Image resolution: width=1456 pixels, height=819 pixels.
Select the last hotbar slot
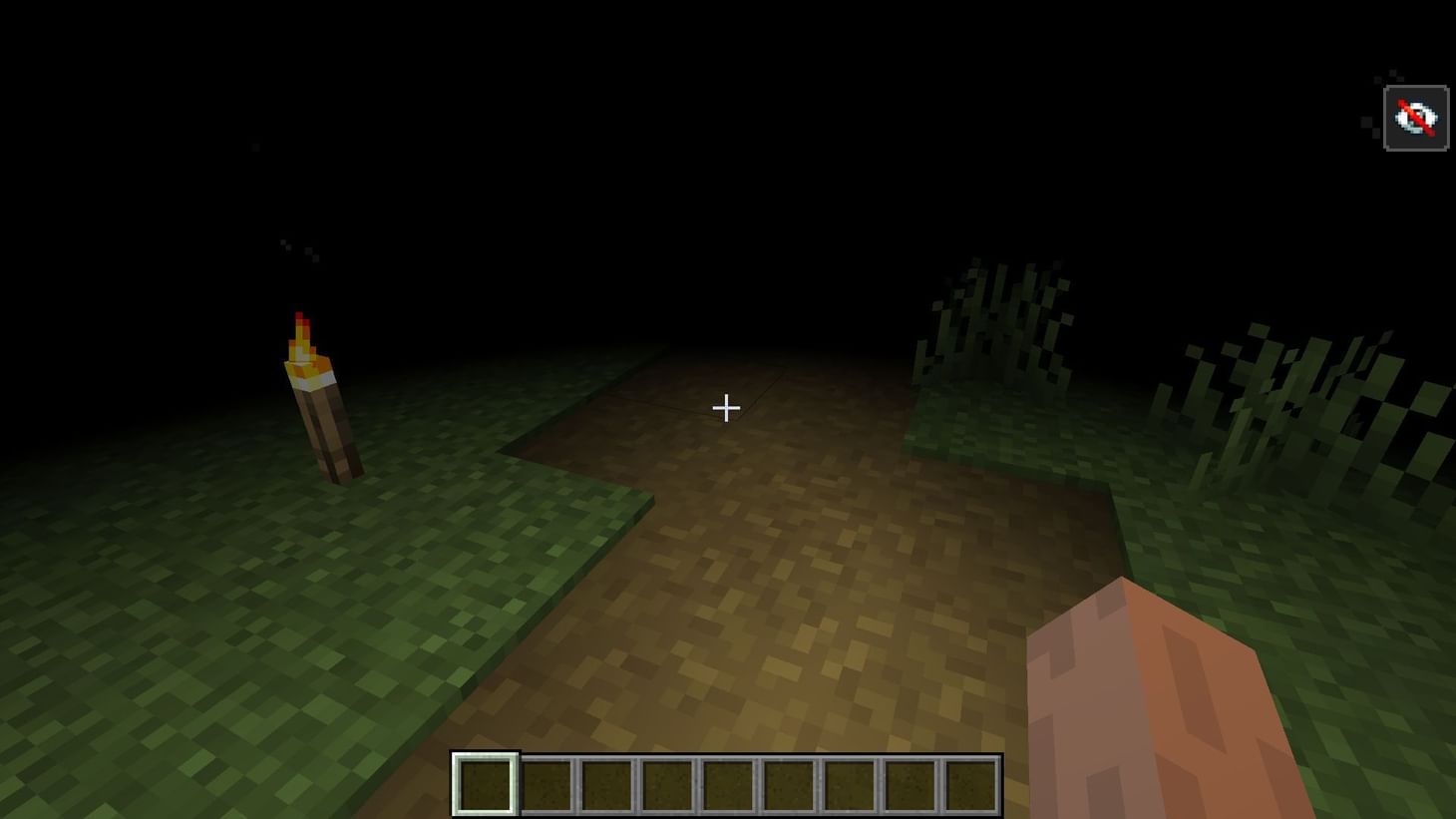pyautogui.click(x=970, y=783)
